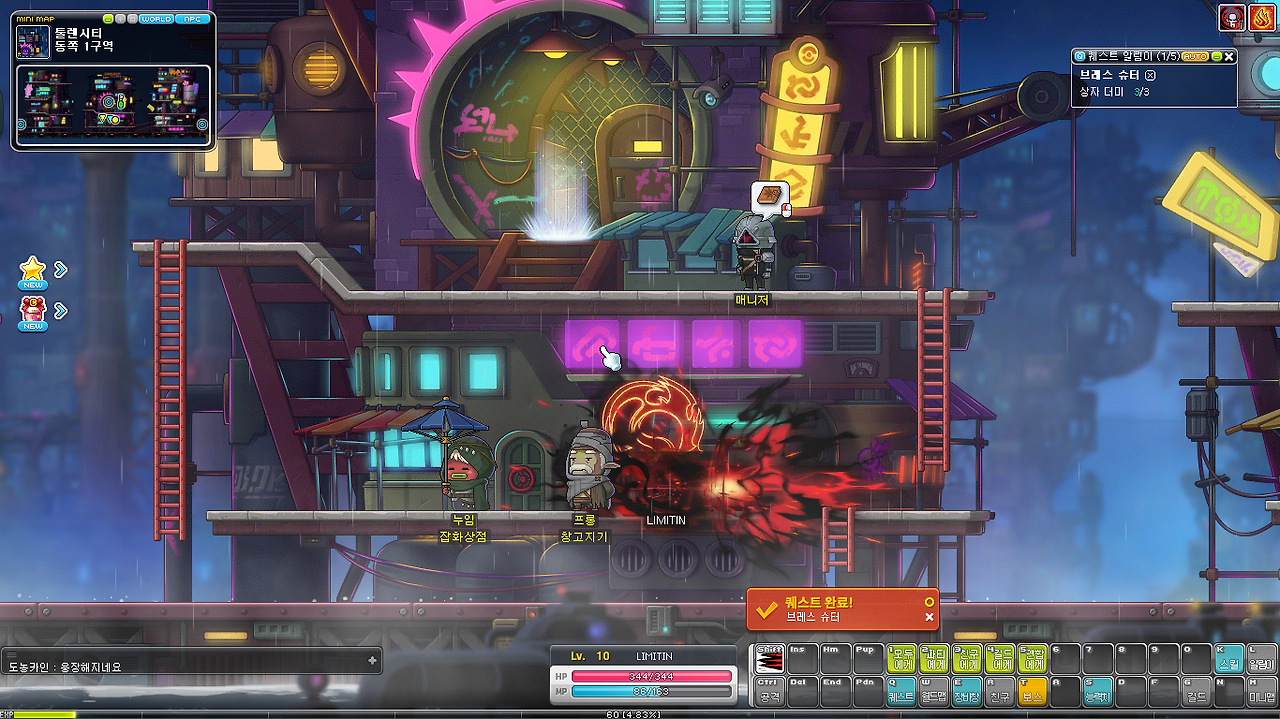Confirm the quest complete popup's circle button

[x=929, y=602]
